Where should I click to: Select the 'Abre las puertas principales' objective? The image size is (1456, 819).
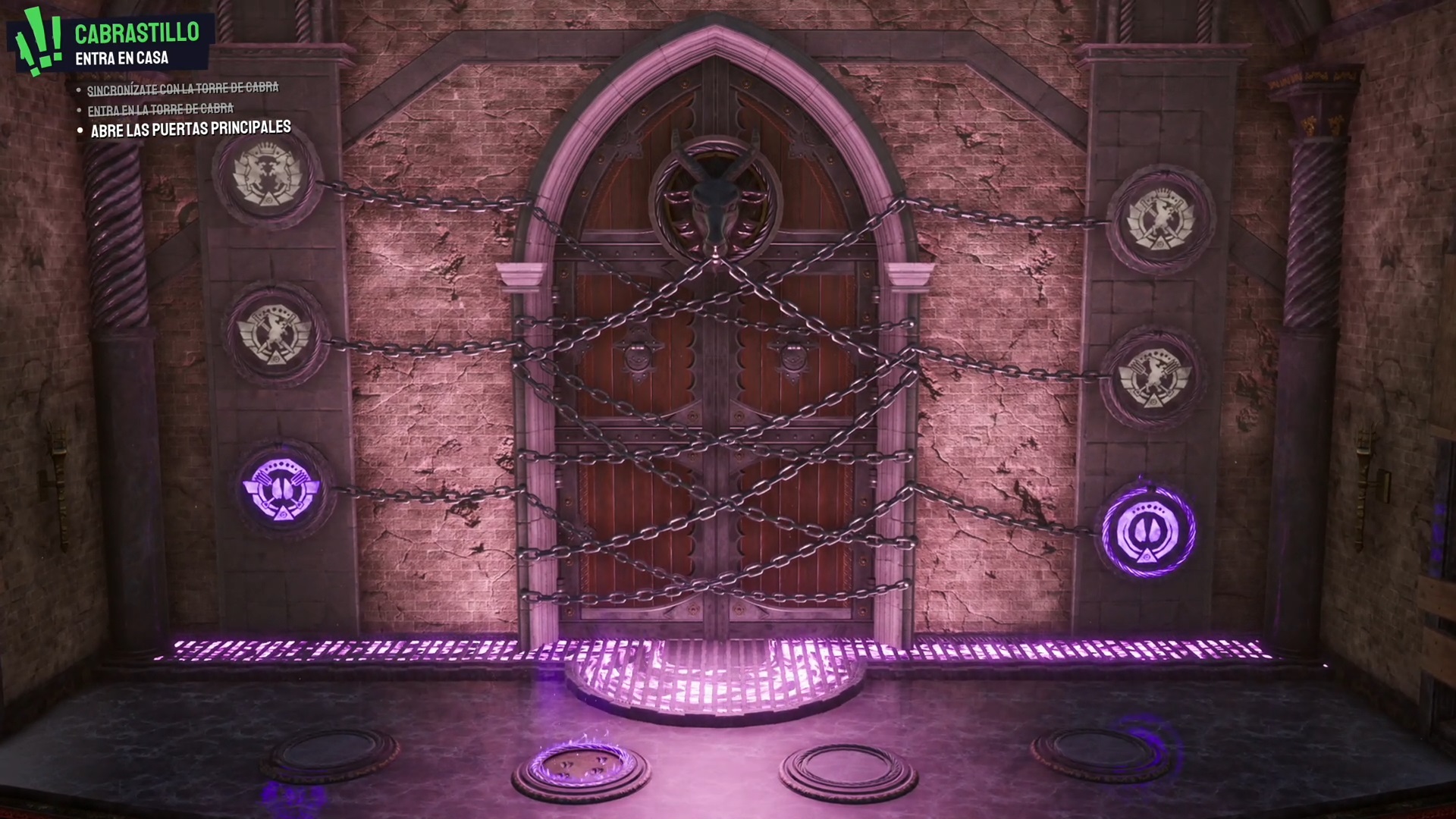pos(190,129)
